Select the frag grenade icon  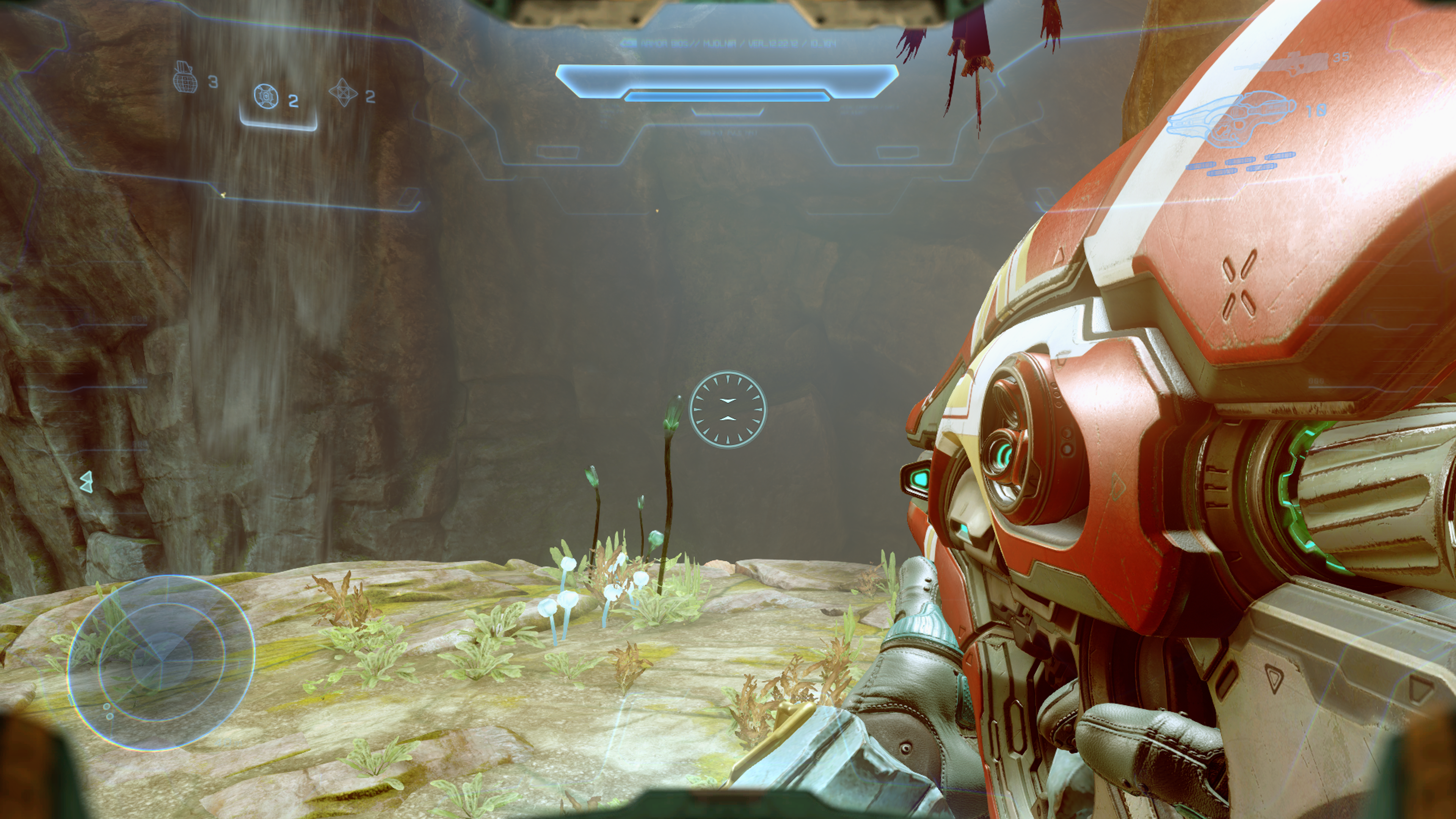[x=186, y=78]
